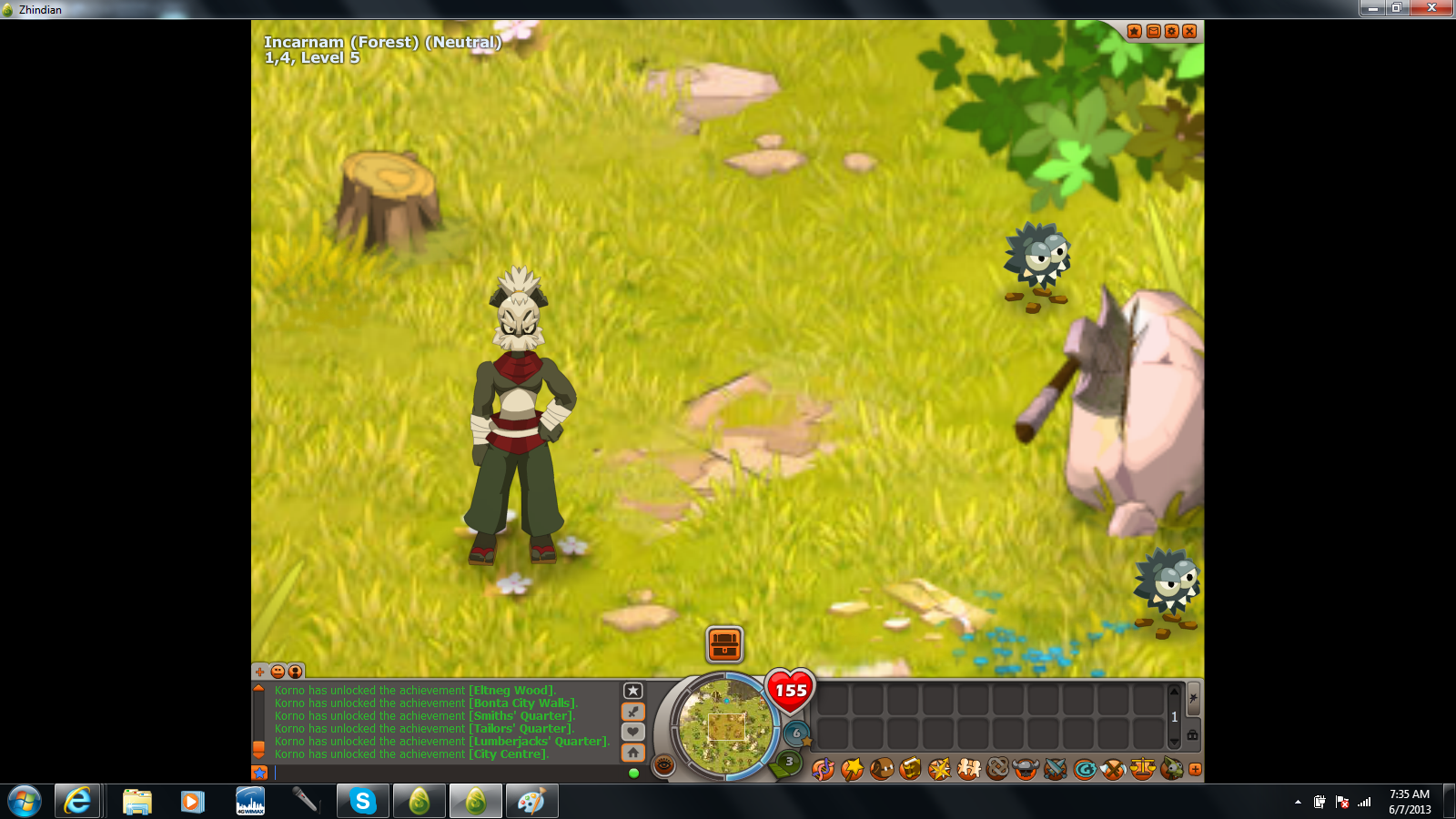Open the brown inventory bag icon
This screenshot has height=819, width=1456.
tap(881, 770)
